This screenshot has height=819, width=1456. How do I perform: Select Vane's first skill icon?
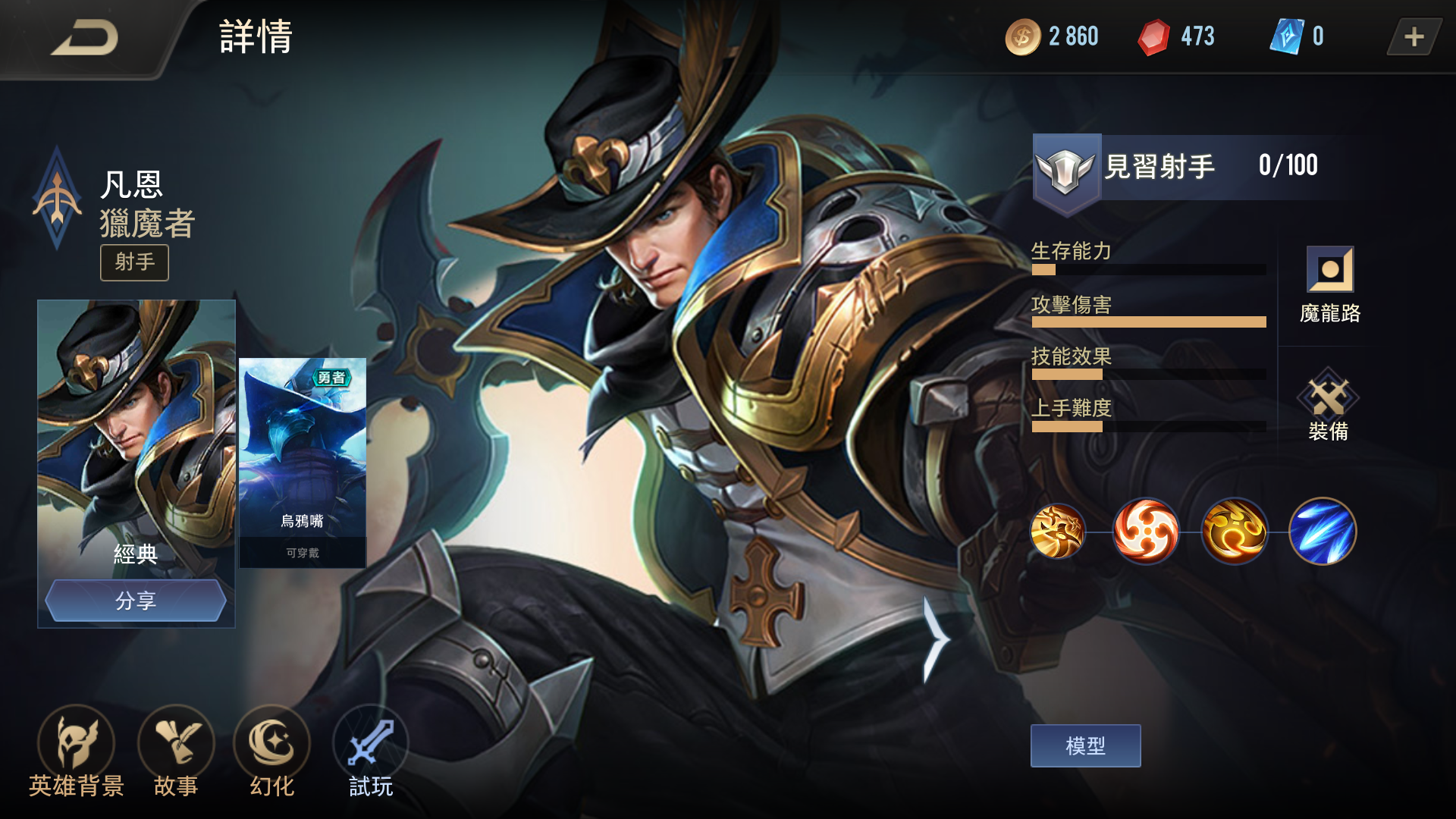point(1059,532)
